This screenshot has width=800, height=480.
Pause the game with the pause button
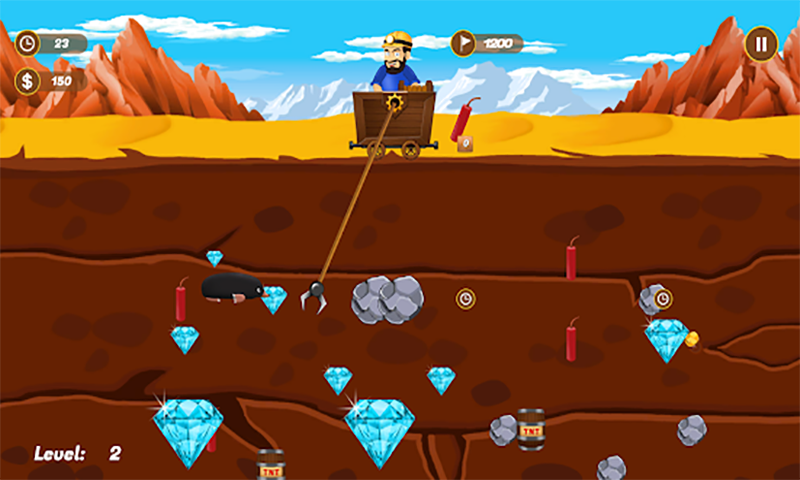760,44
